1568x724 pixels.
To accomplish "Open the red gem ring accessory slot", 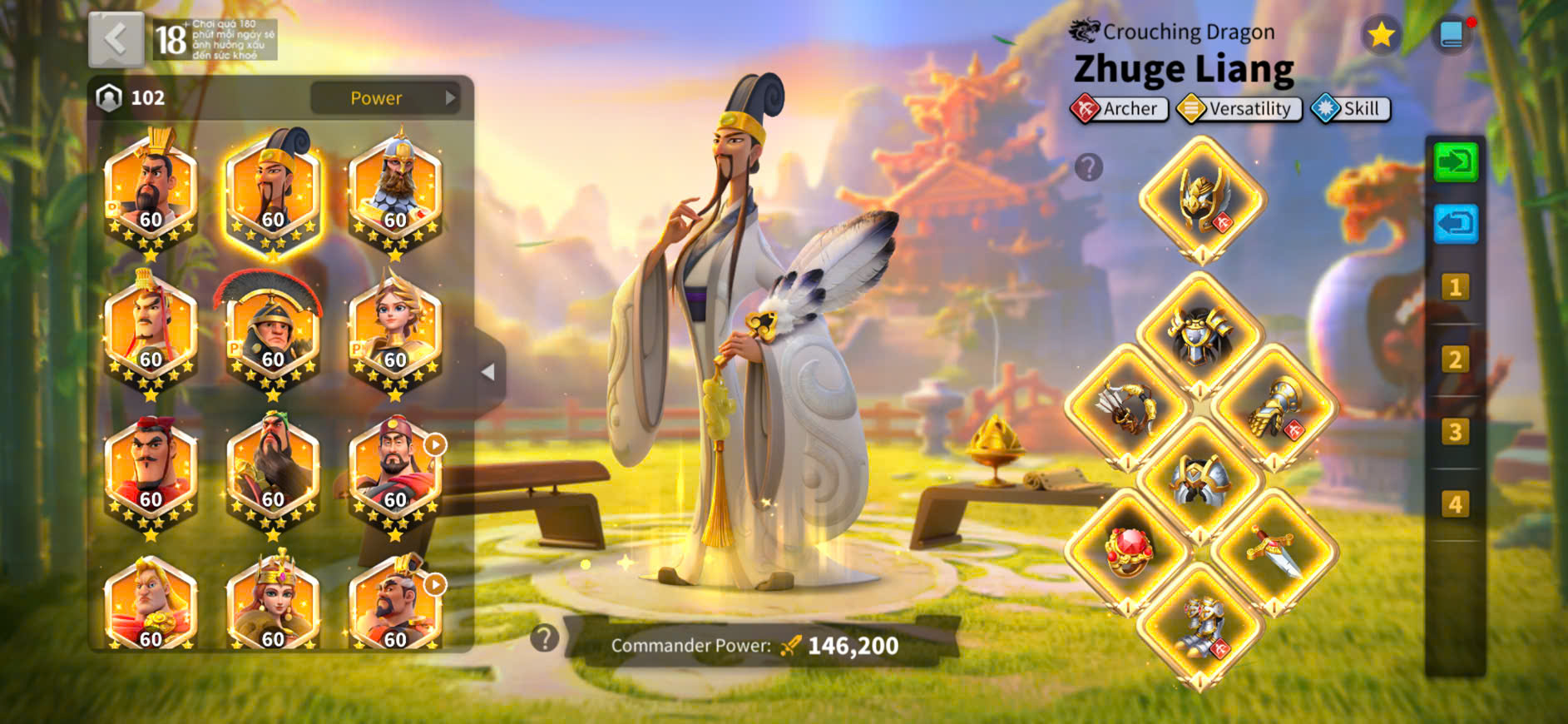I will coord(1126,551).
